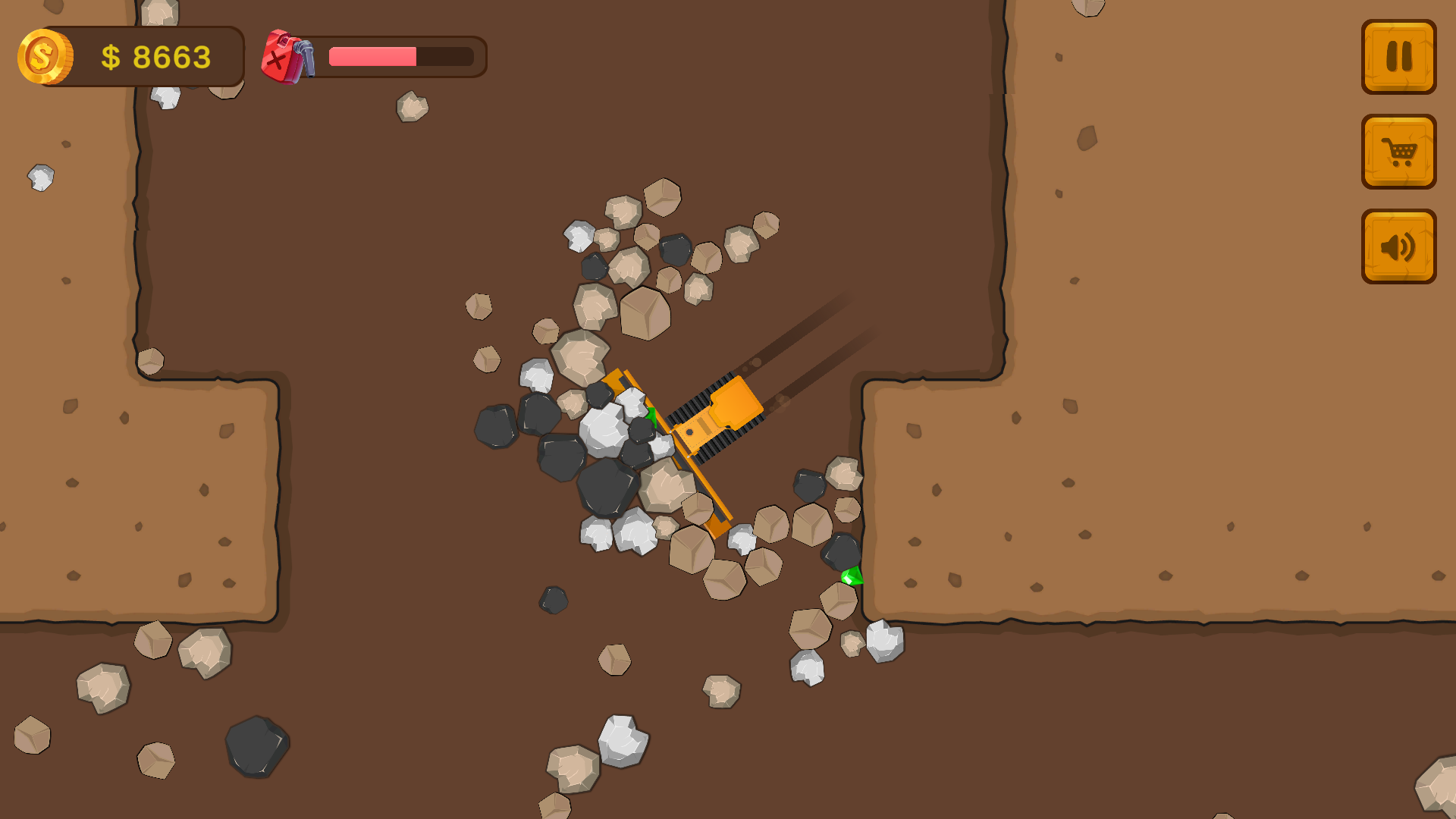Image resolution: width=1456 pixels, height=819 pixels.
Task: Toggle the pause state of gameplay
Action: (x=1398, y=57)
